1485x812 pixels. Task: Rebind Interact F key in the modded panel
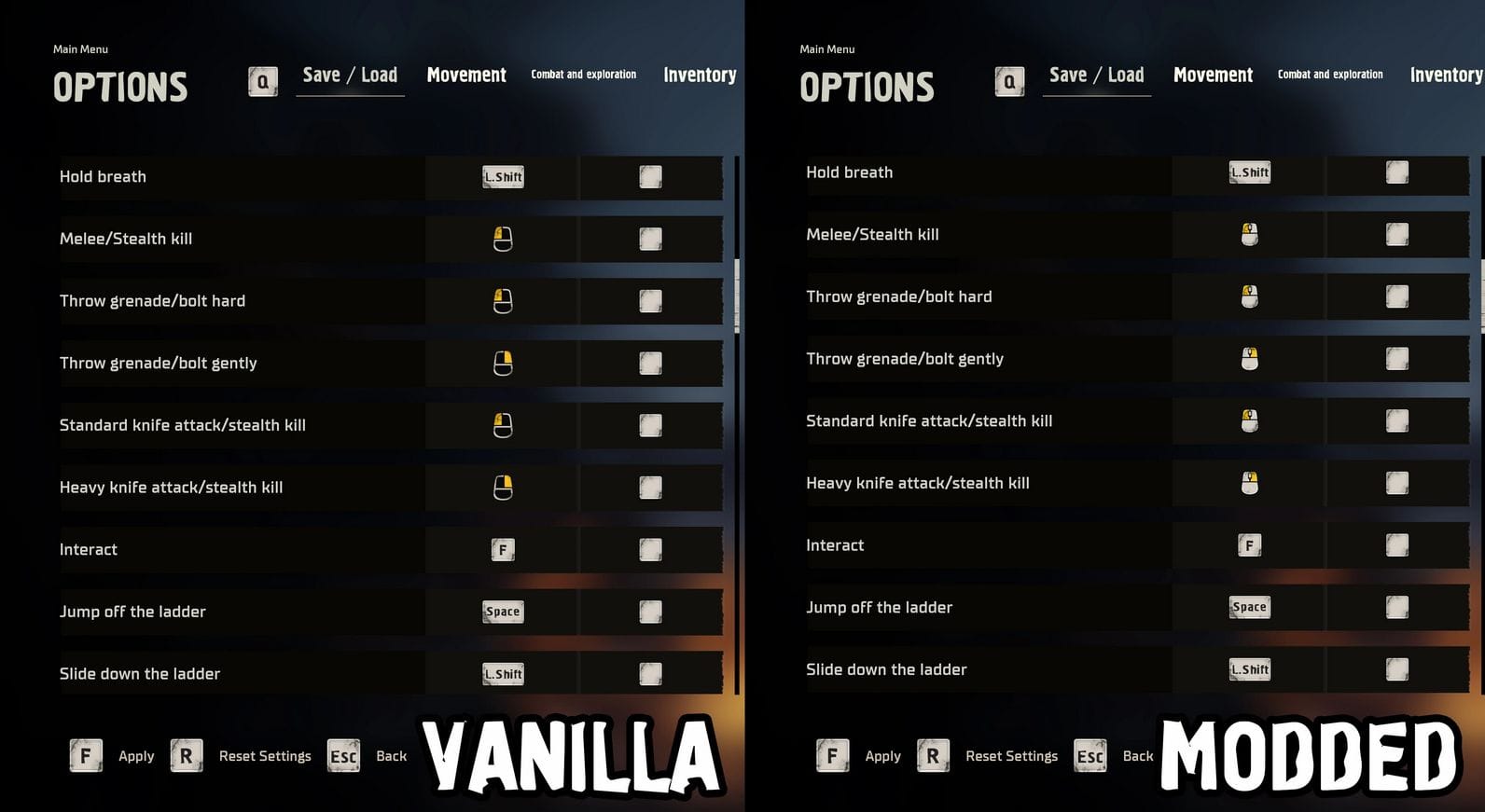pos(1249,545)
